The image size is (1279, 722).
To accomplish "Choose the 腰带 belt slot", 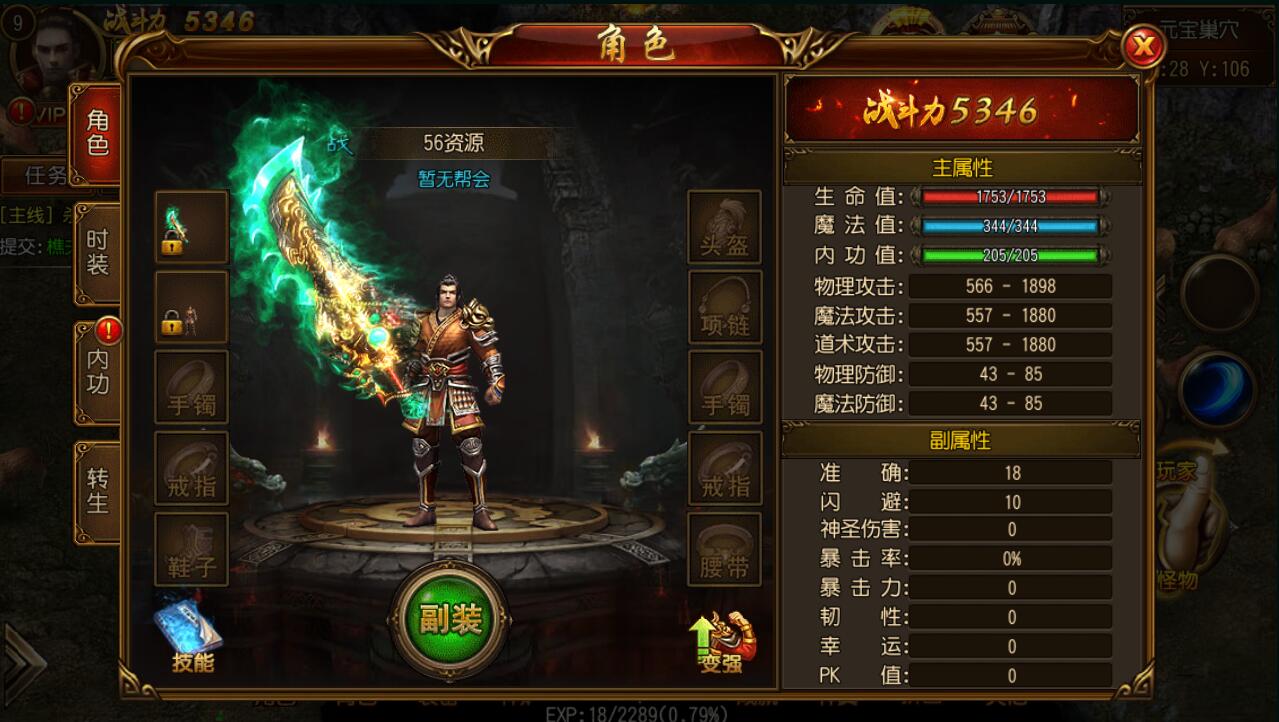I will [724, 549].
